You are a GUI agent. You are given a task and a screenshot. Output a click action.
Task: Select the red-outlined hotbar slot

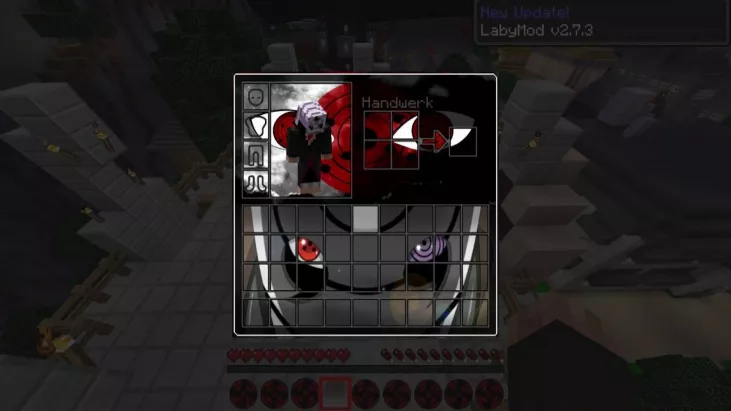[335, 392]
